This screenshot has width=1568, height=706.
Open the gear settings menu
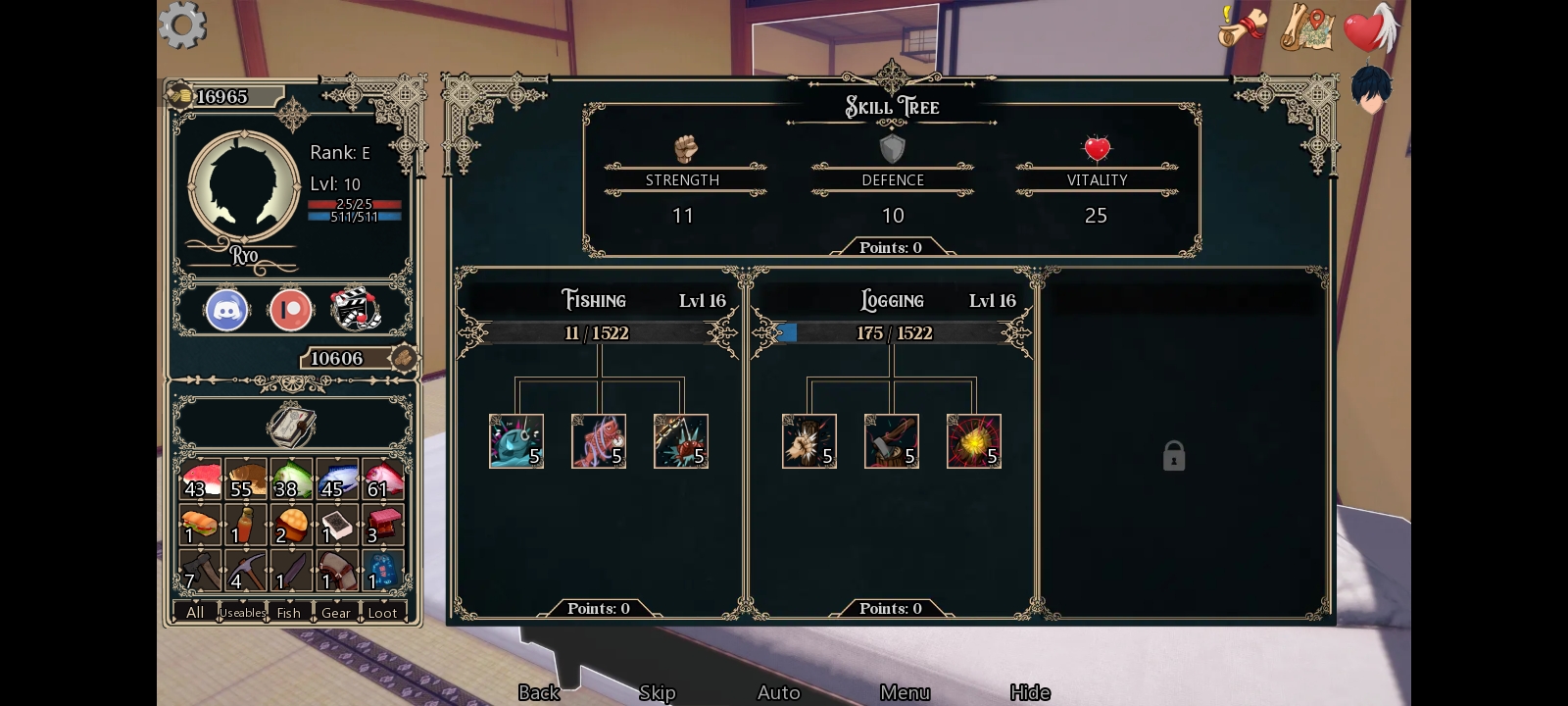pyautogui.click(x=182, y=25)
